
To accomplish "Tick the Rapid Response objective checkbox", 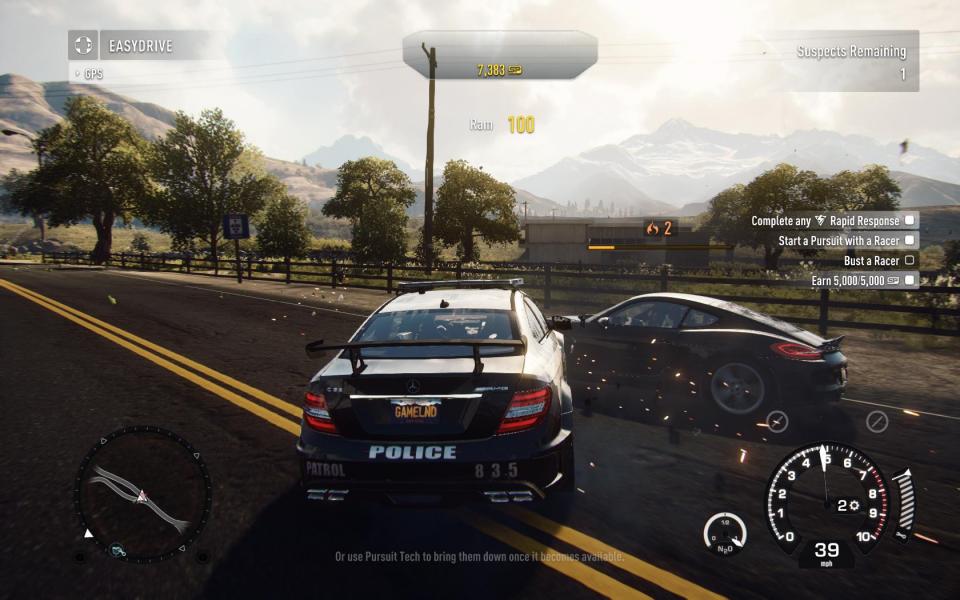I will click(909, 220).
